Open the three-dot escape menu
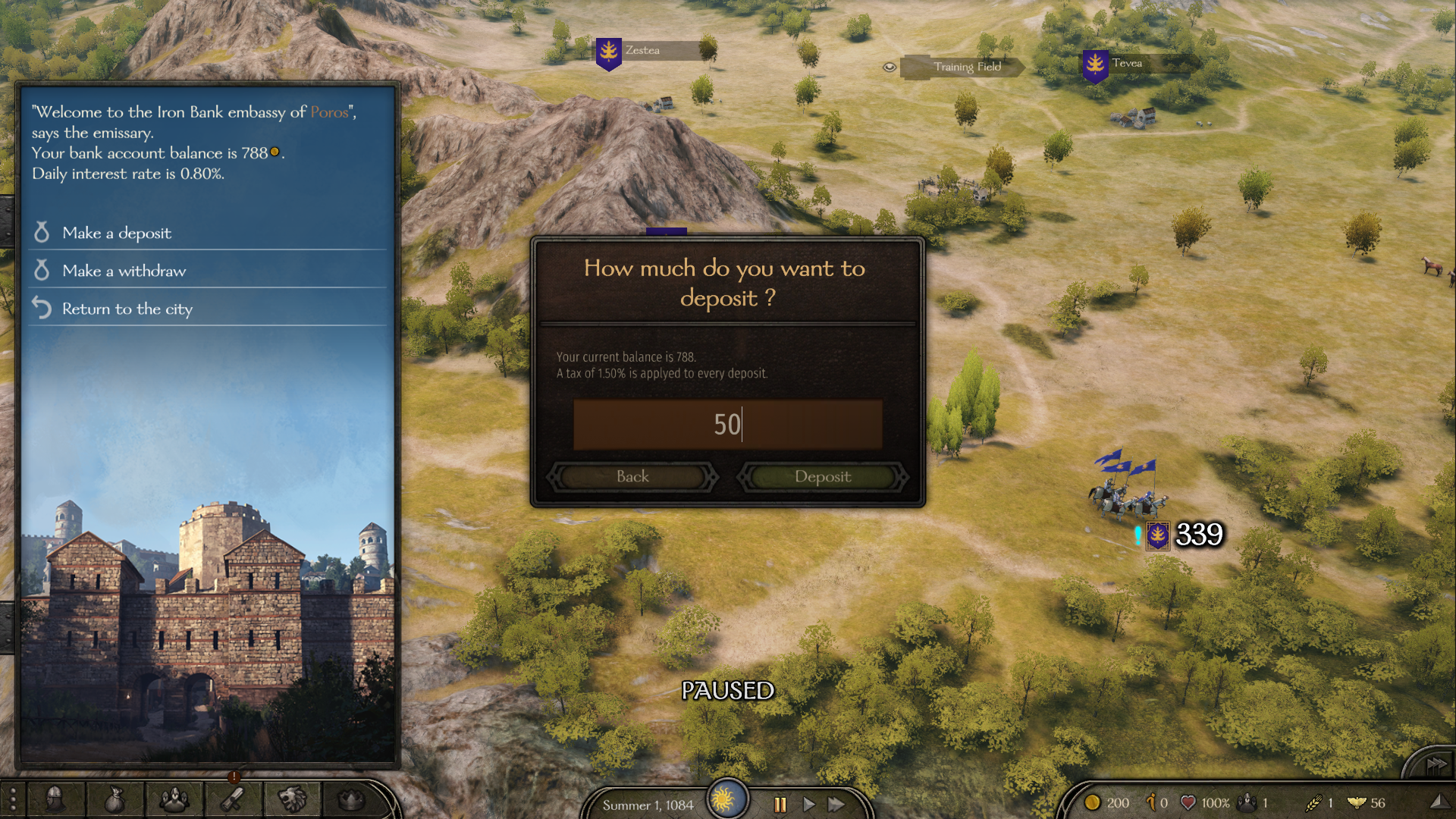Image resolution: width=1456 pixels, height=819 pixels. 12,799
